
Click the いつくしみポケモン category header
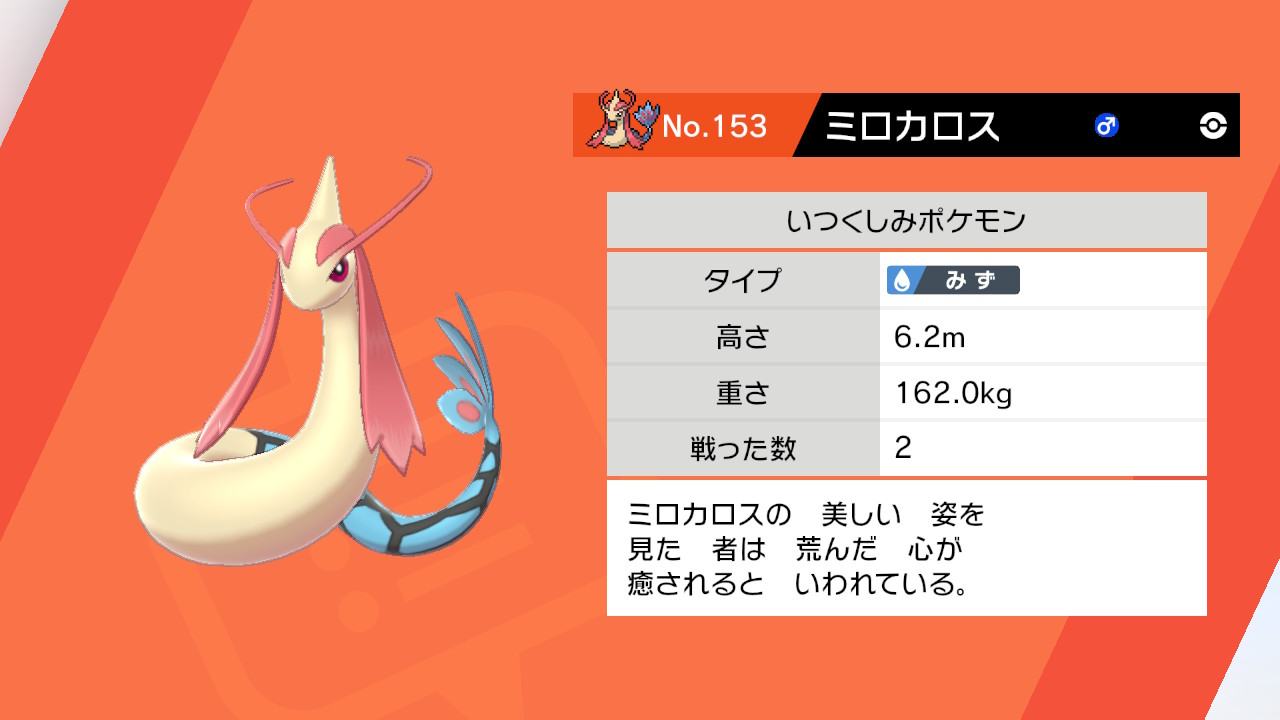(x=907, y=218)
